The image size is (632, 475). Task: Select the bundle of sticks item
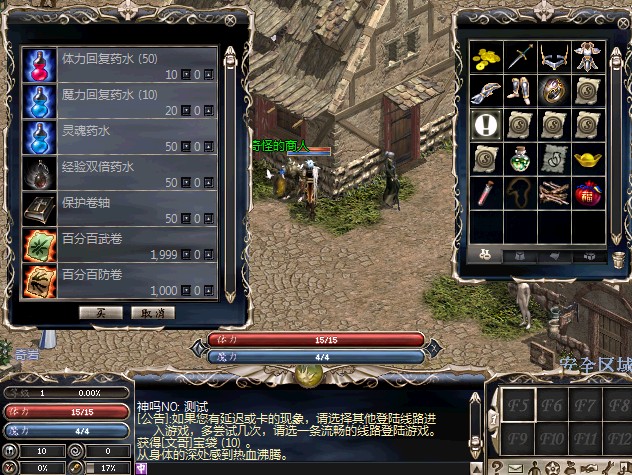552,191
